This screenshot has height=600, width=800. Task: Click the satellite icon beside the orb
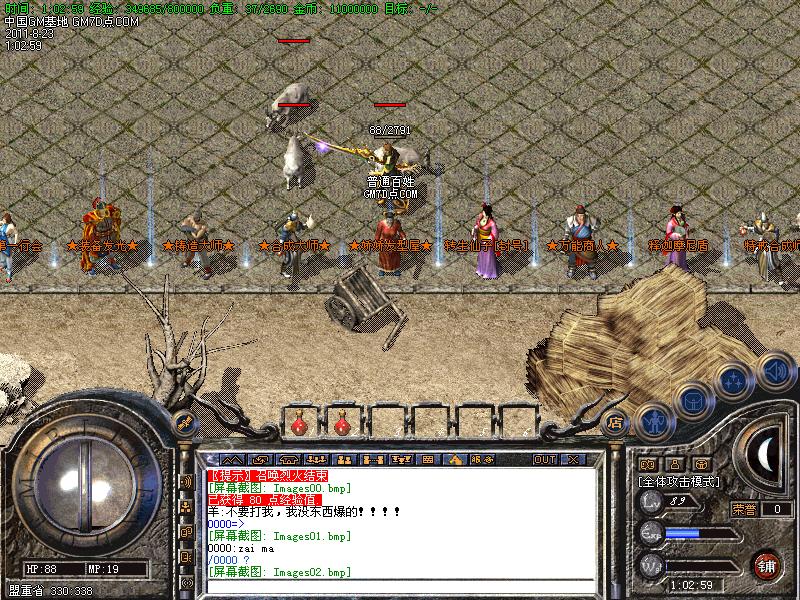click(184, 421)
